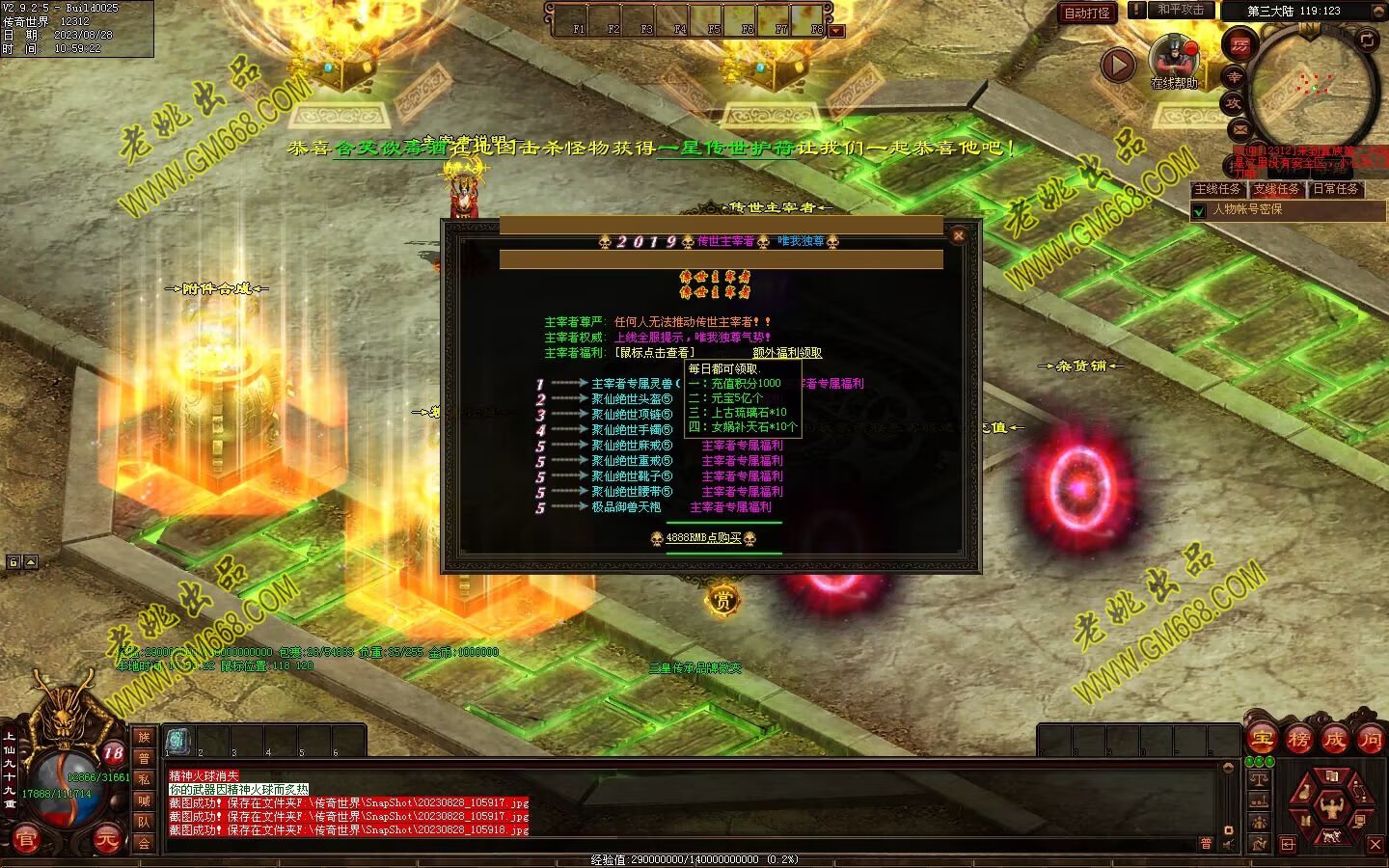
Task: Click the minimap refresh arrows button
Action: [1367, 40]
